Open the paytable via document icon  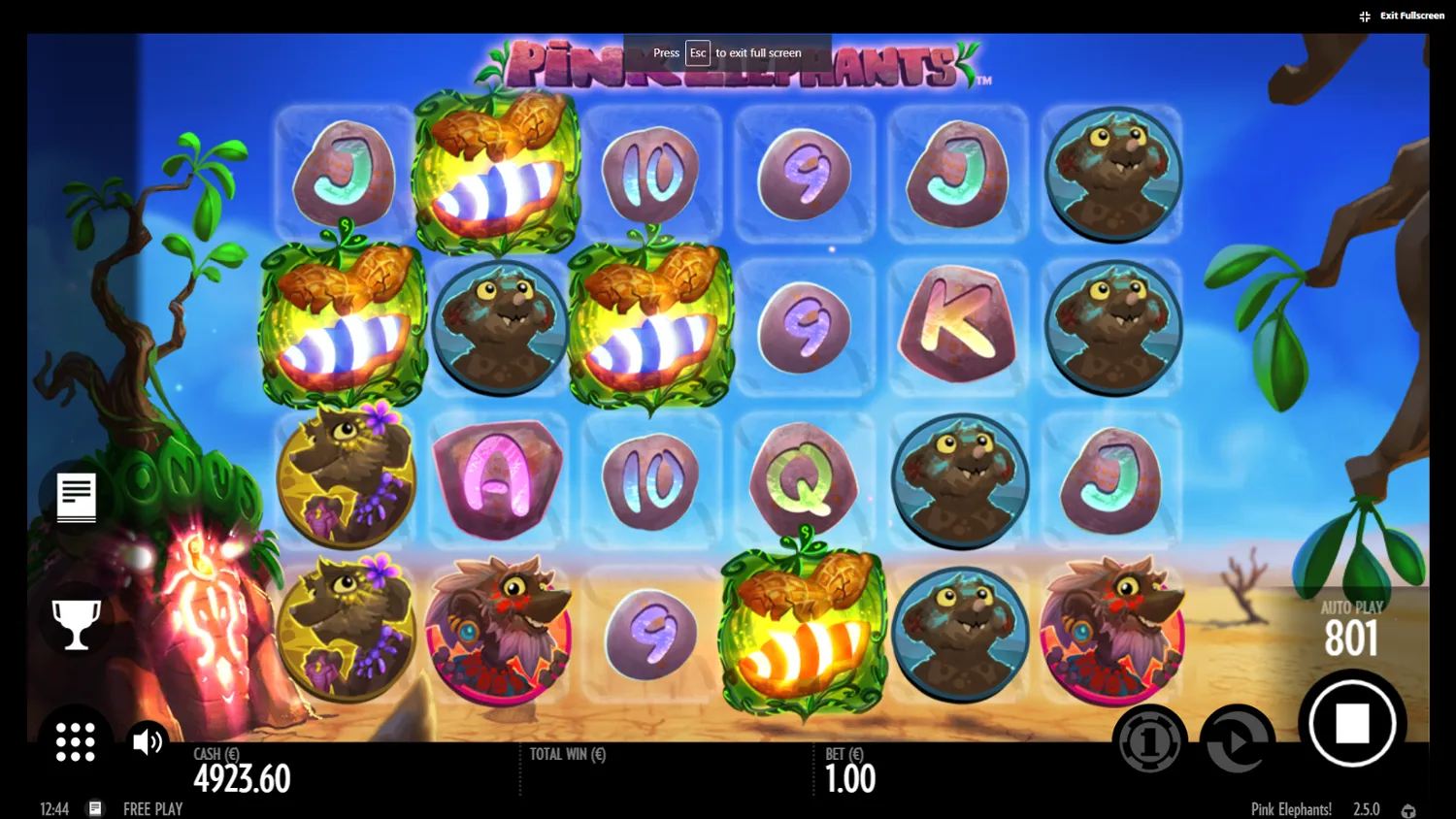75,499
